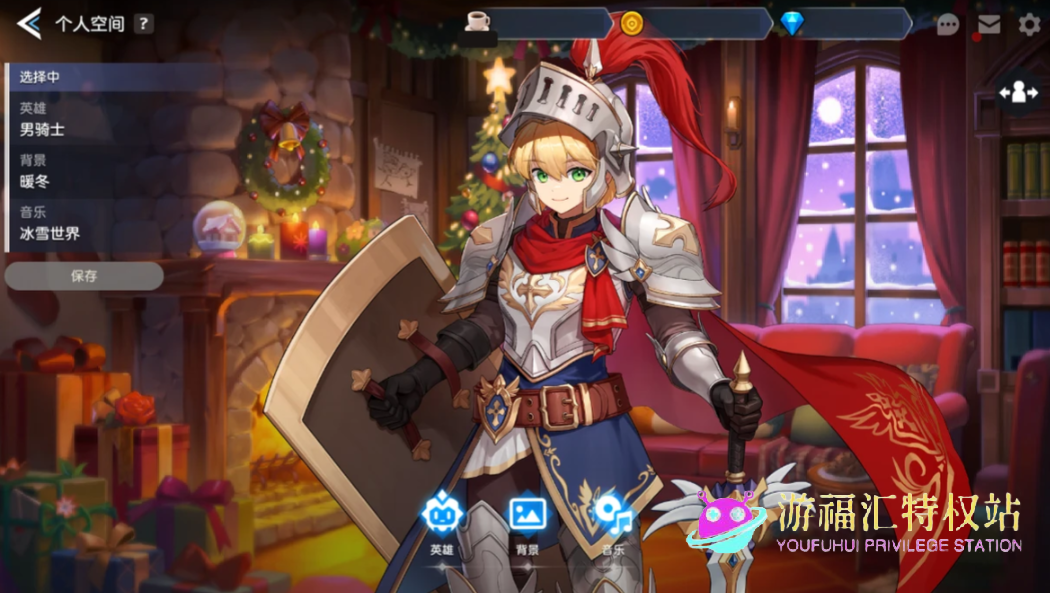Open the 音乐 music selection tab

tap(612, 524)
